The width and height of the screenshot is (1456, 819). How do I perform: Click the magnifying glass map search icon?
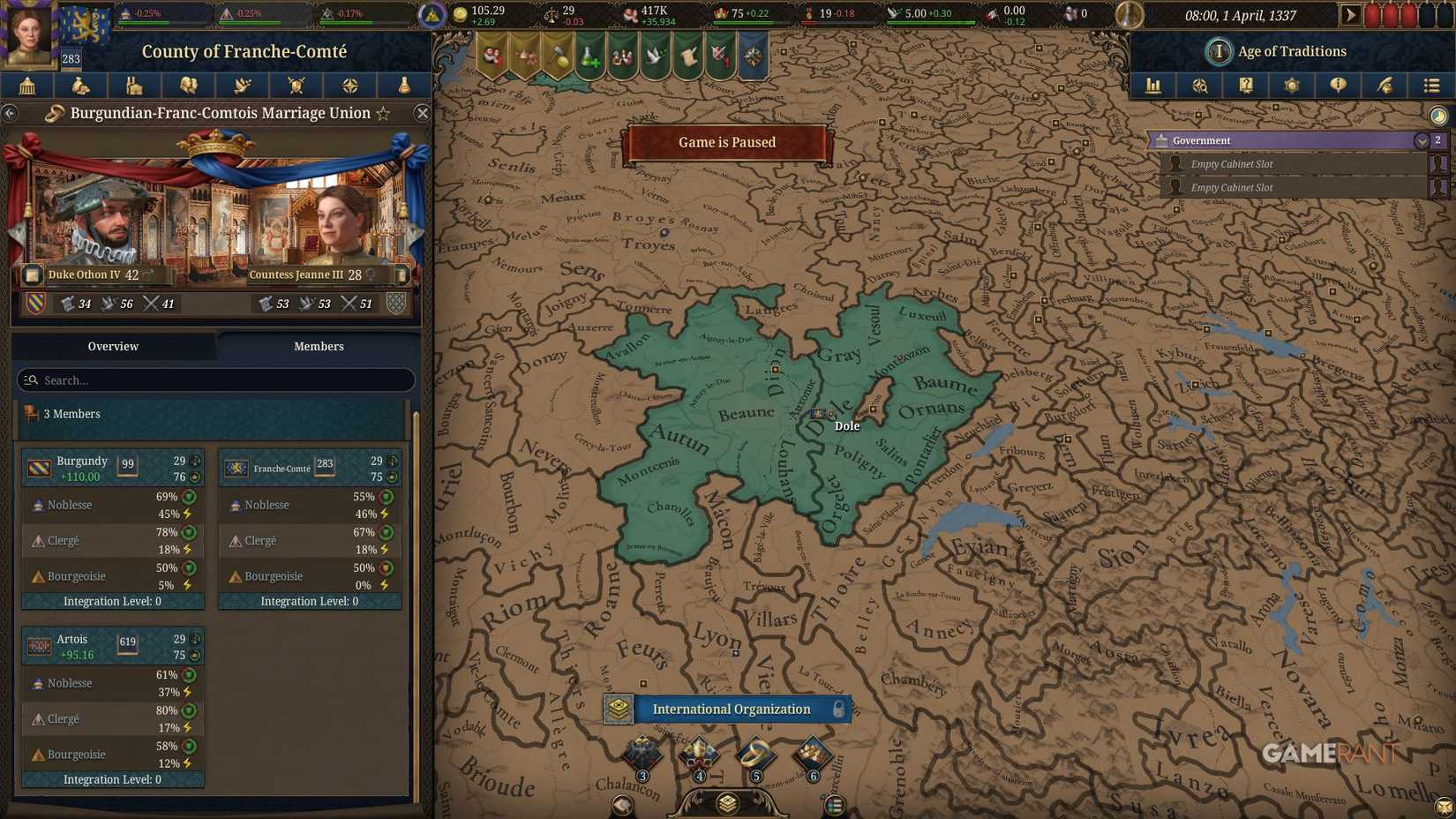(x=1200, y=86)
